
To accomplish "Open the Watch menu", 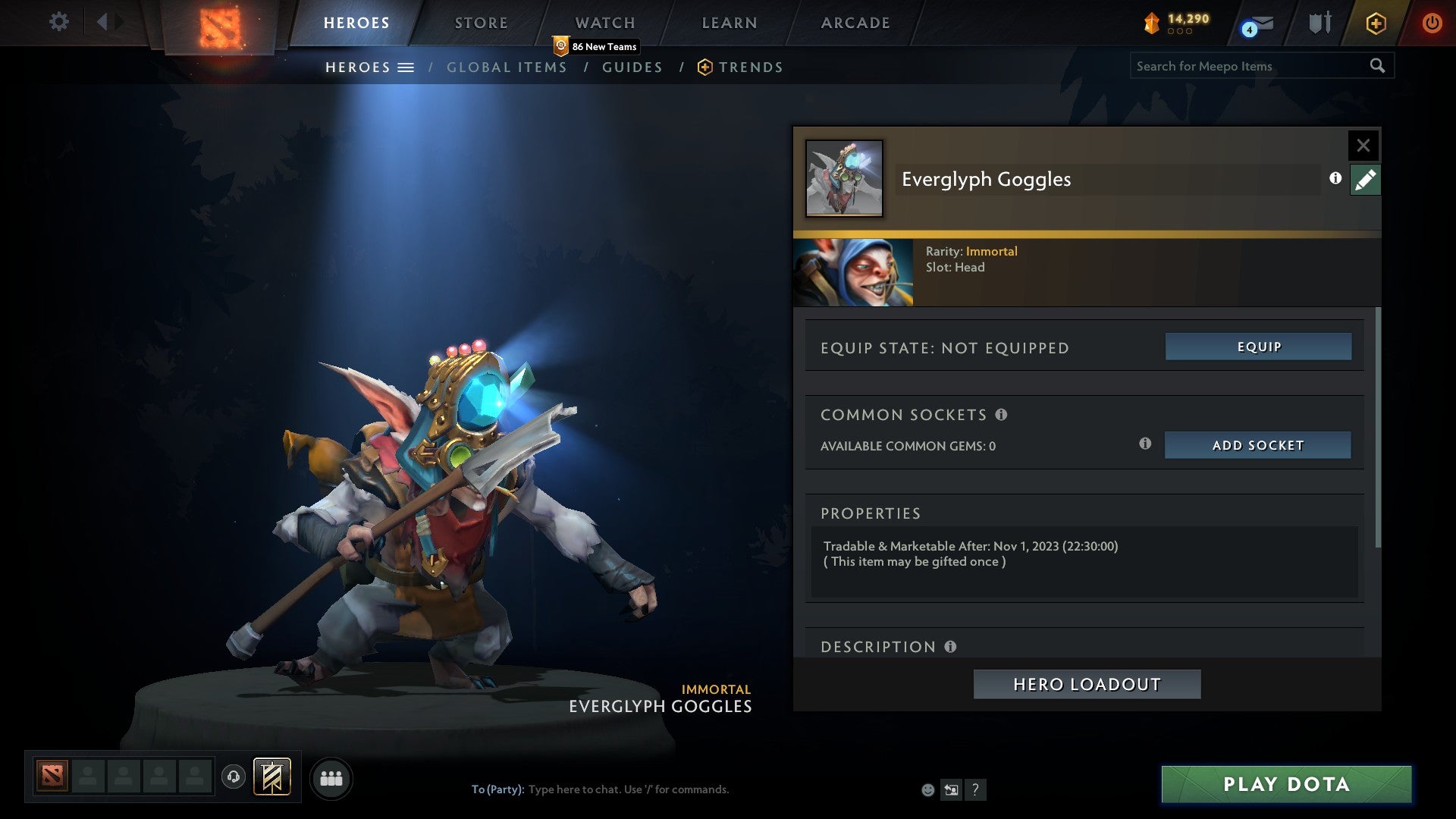I will [x=604, y=23].
